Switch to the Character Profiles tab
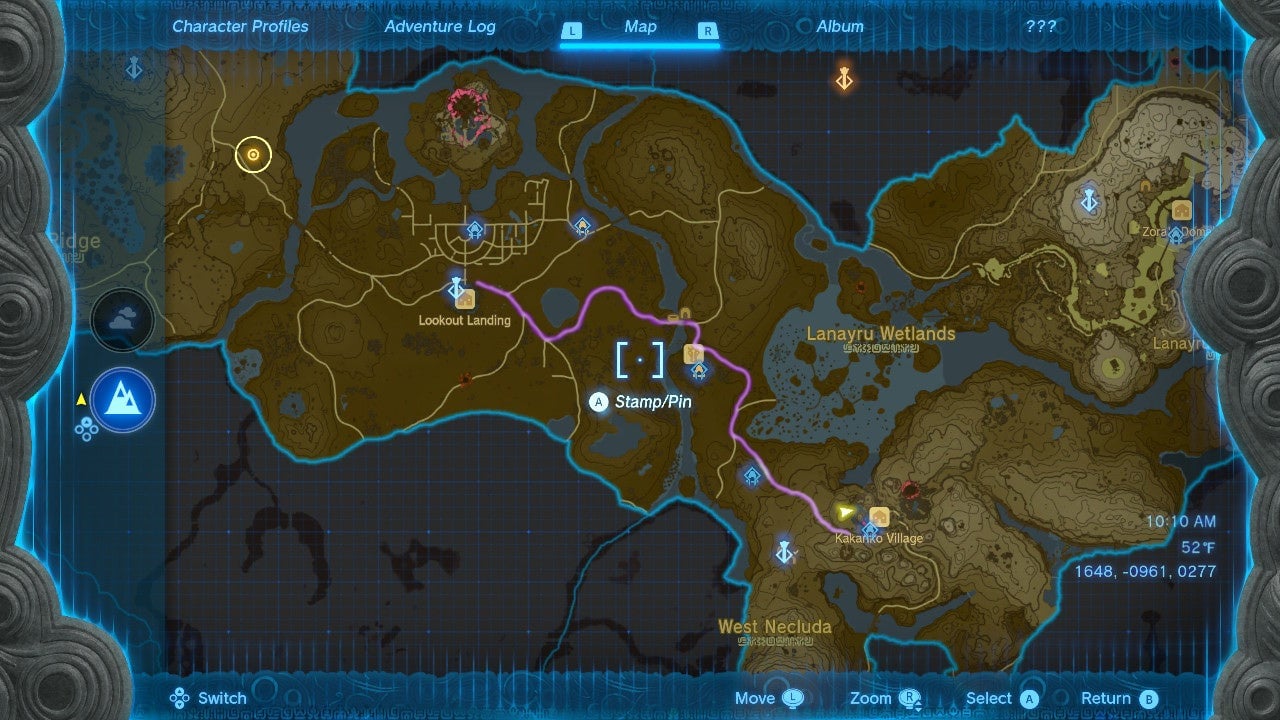 click(239, 27)
